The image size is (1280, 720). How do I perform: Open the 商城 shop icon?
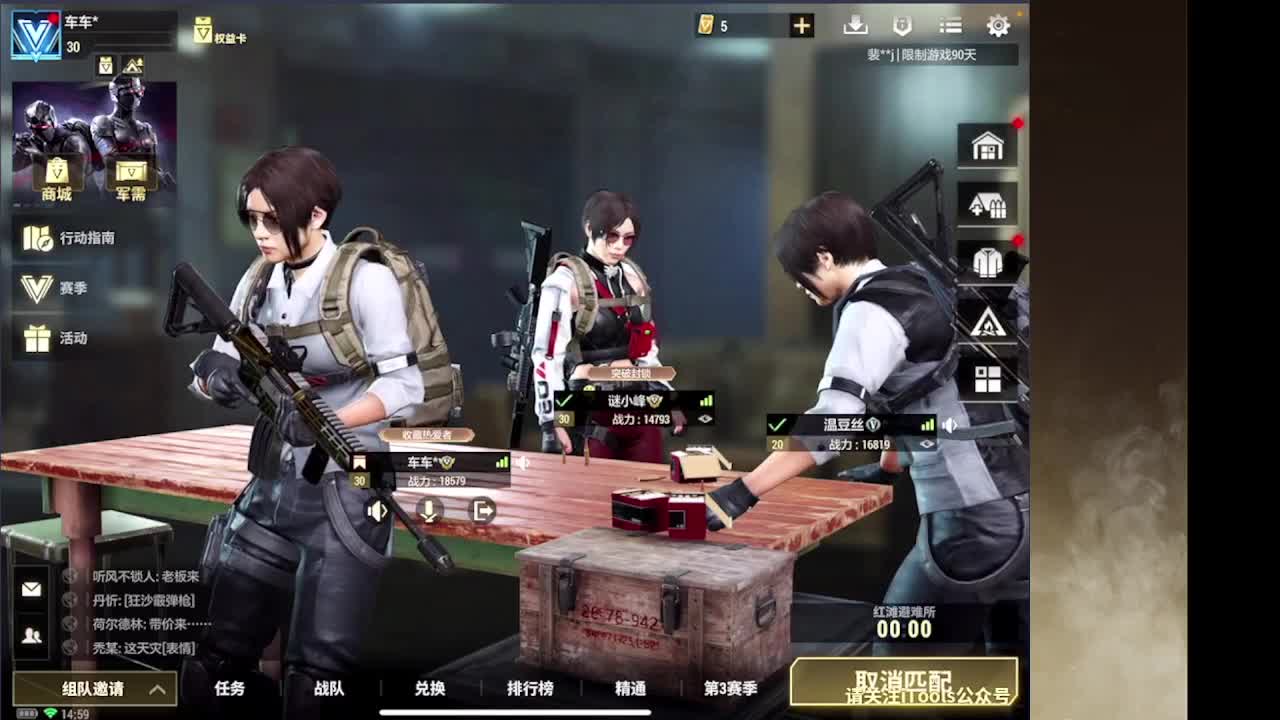(x=55, y=172)
